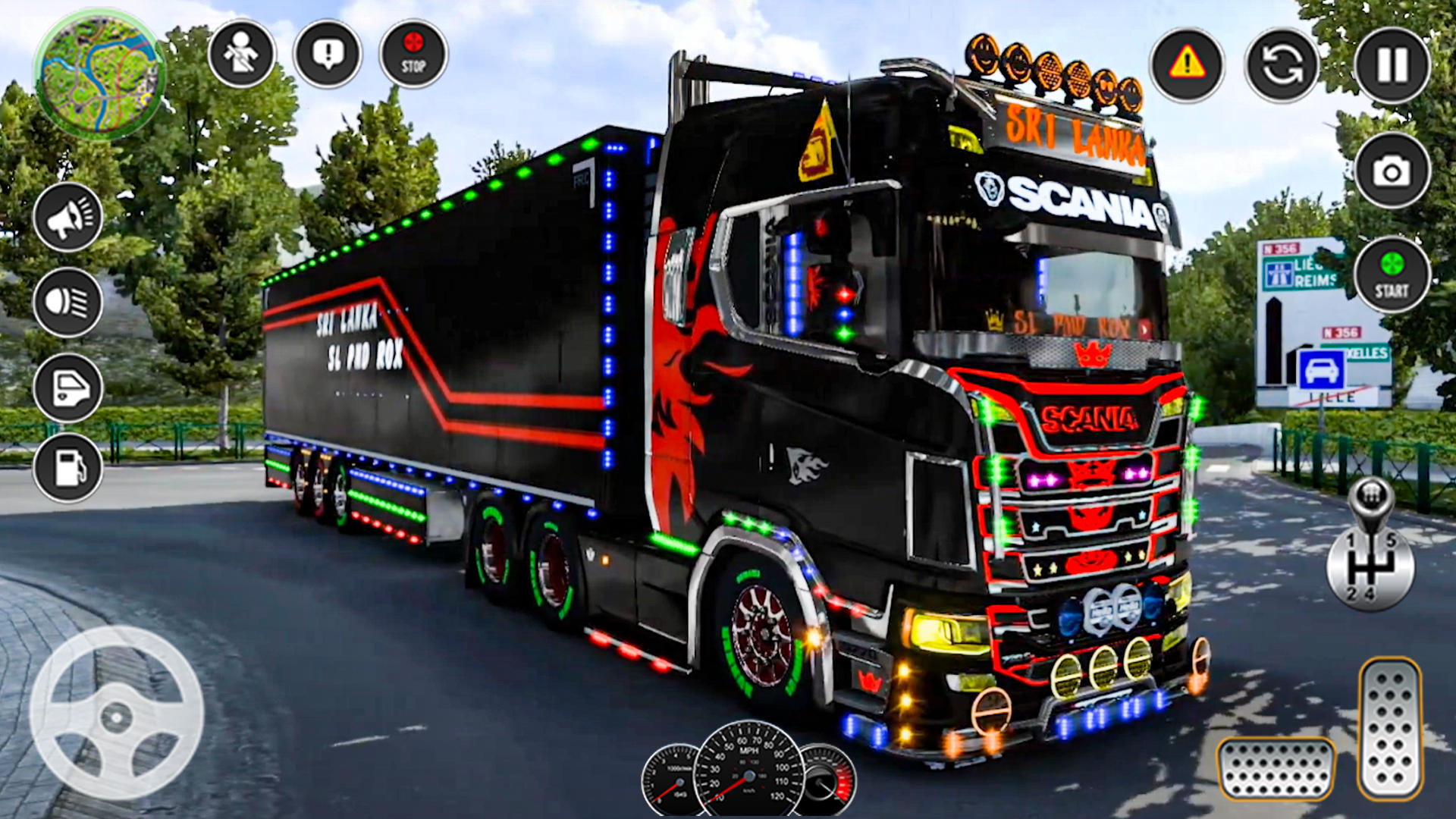Switch camera view with the camera icon
This screenshot has width=1456, height=819.
coord(1392,171)
